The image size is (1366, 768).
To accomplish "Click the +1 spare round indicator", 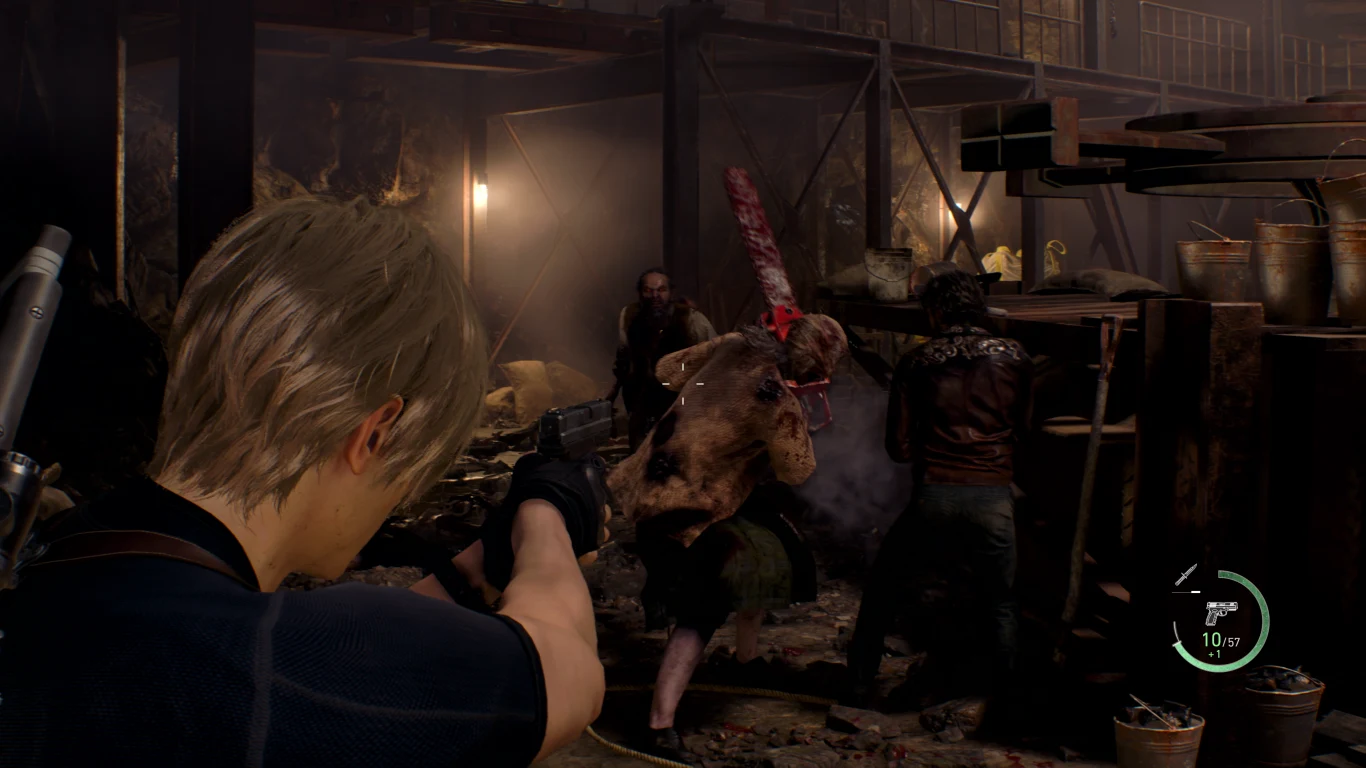I will [1214, 652].
